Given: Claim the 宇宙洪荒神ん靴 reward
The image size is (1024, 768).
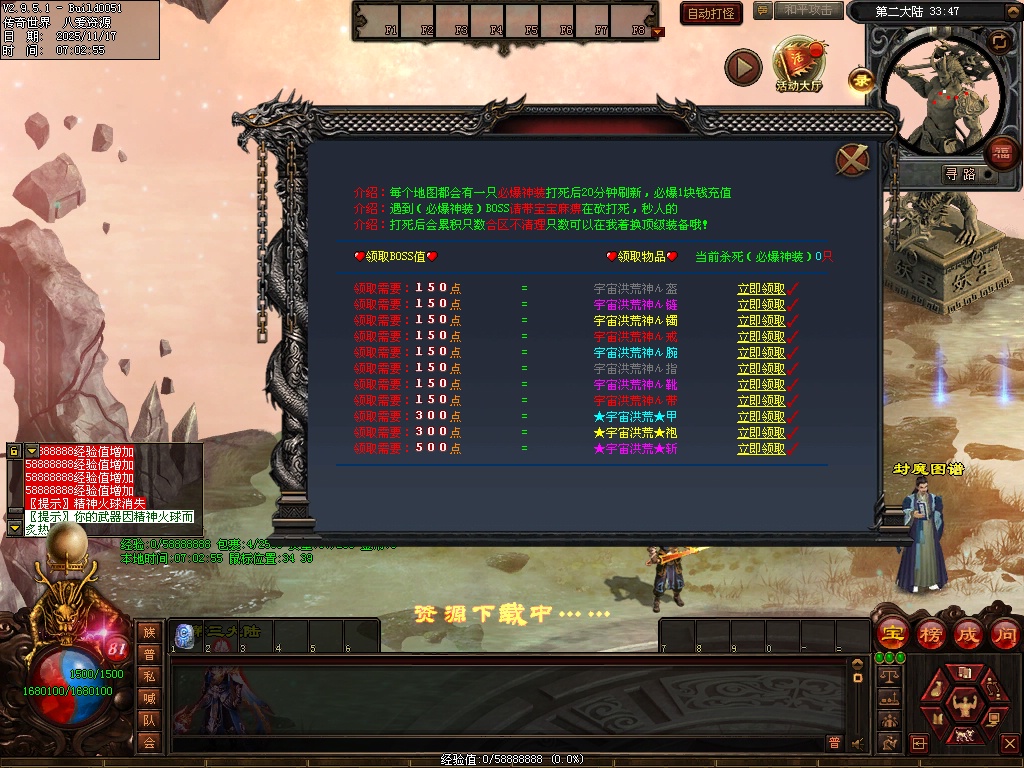Looking at the screenshot, I should click(761, 385).
